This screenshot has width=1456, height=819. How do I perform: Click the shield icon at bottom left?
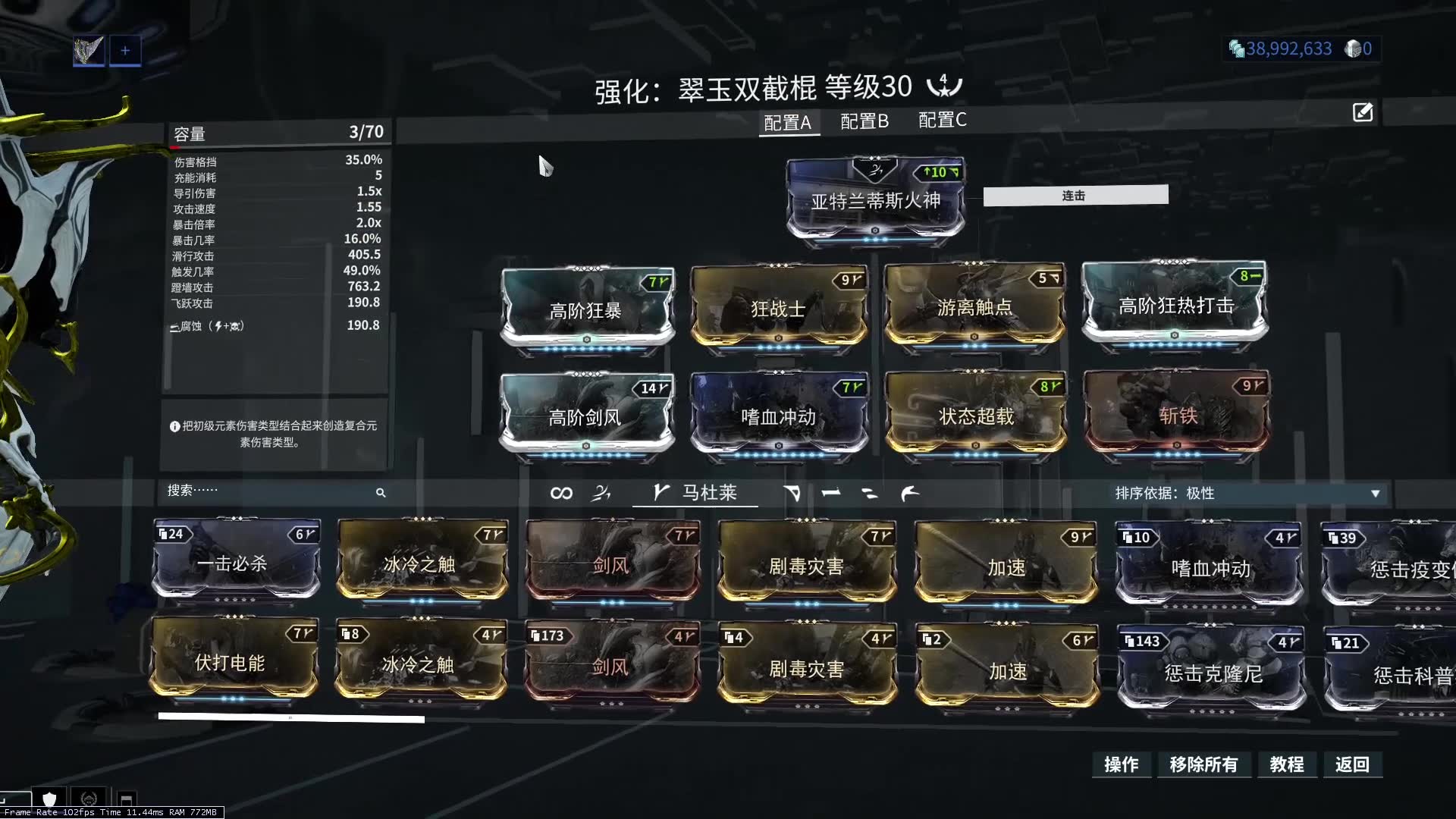pyautogui.click(x=49, y=799)
